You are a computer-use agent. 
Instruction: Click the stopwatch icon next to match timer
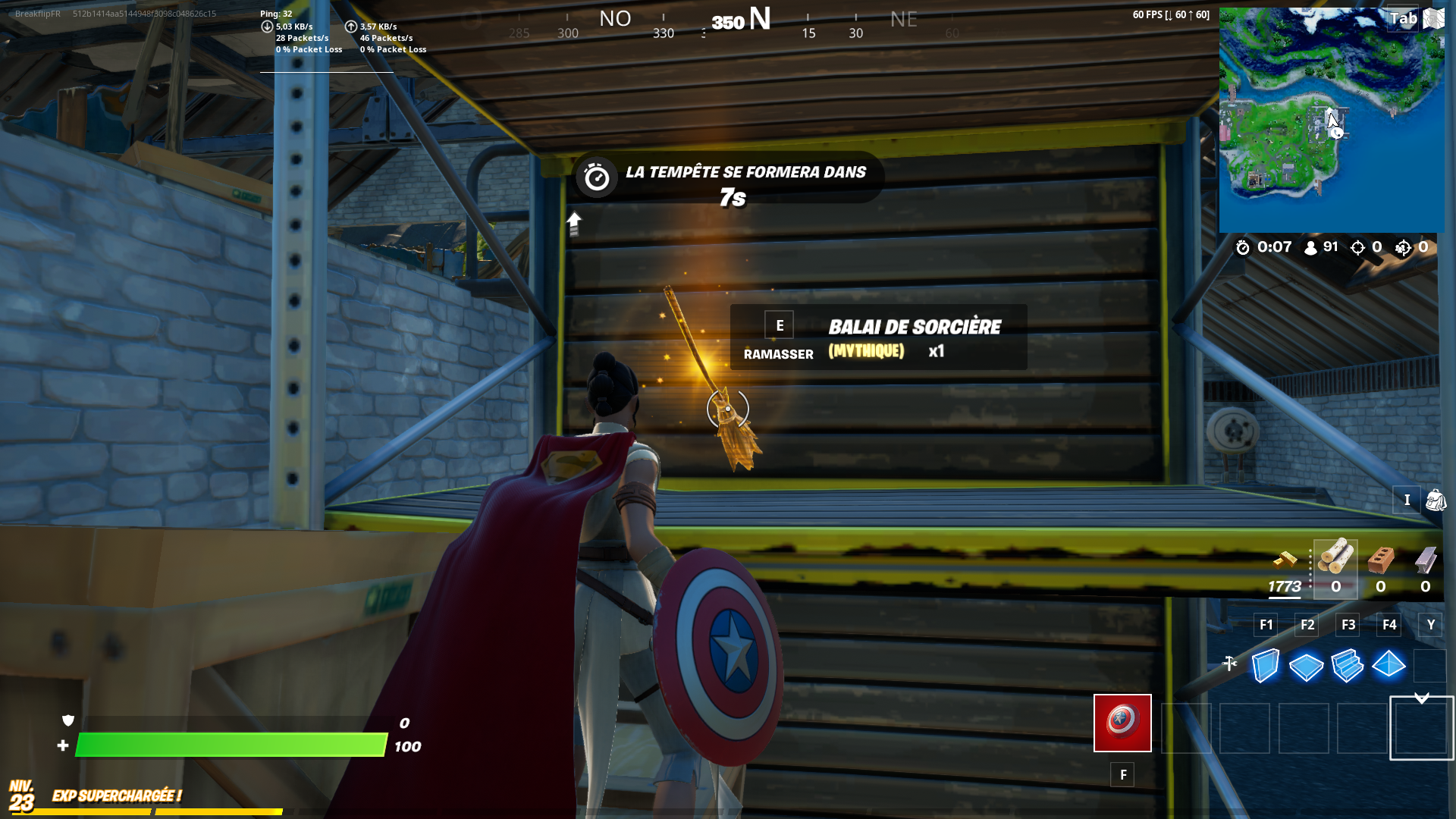1242,247
